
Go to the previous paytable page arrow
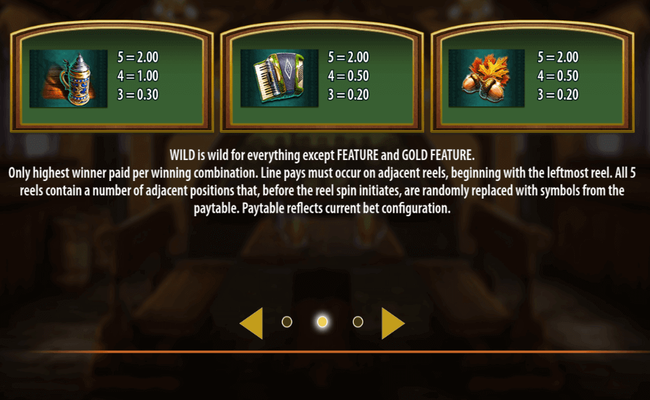[x=253, y=322]
